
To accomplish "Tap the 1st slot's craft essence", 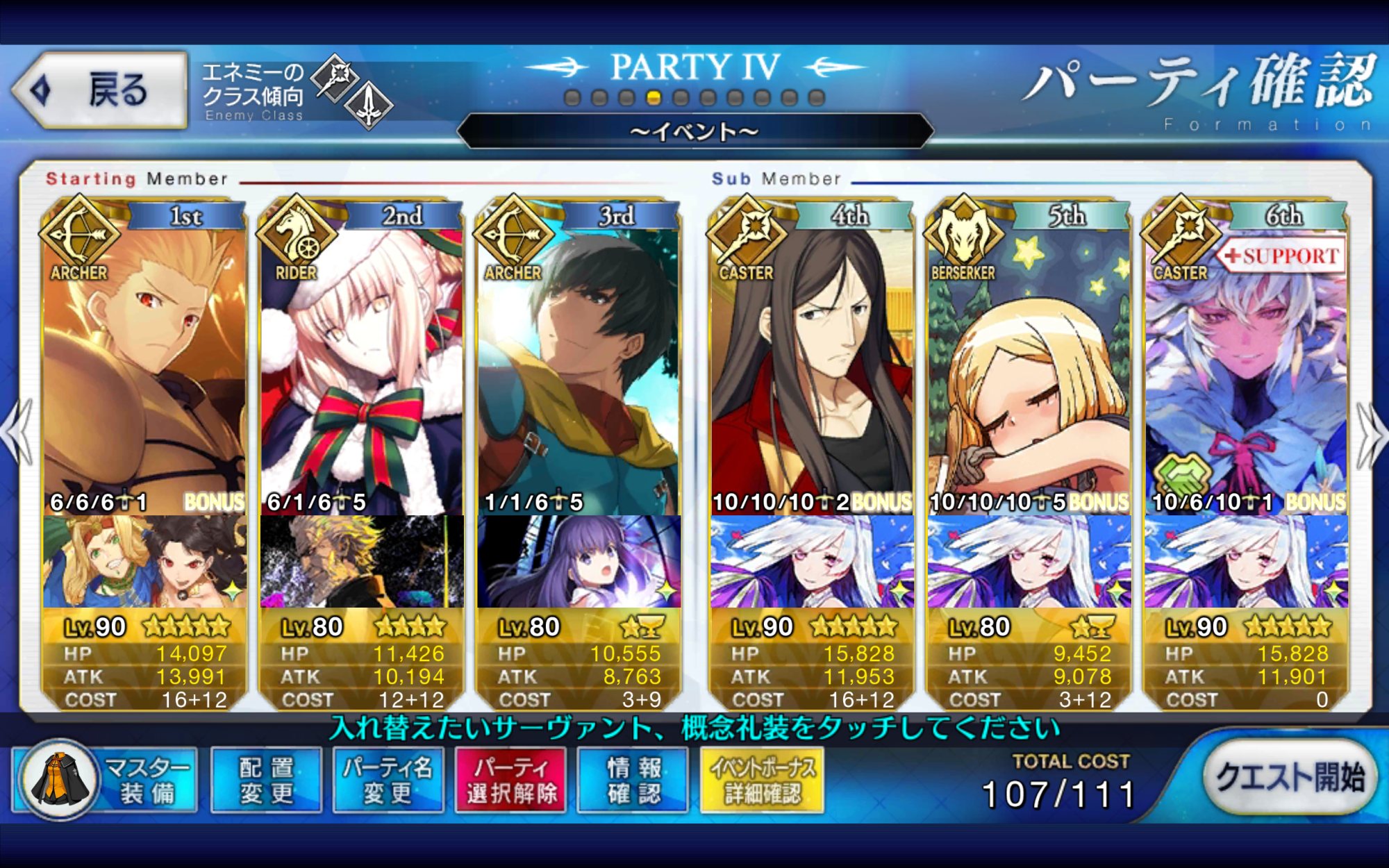I will click(144, 561).
